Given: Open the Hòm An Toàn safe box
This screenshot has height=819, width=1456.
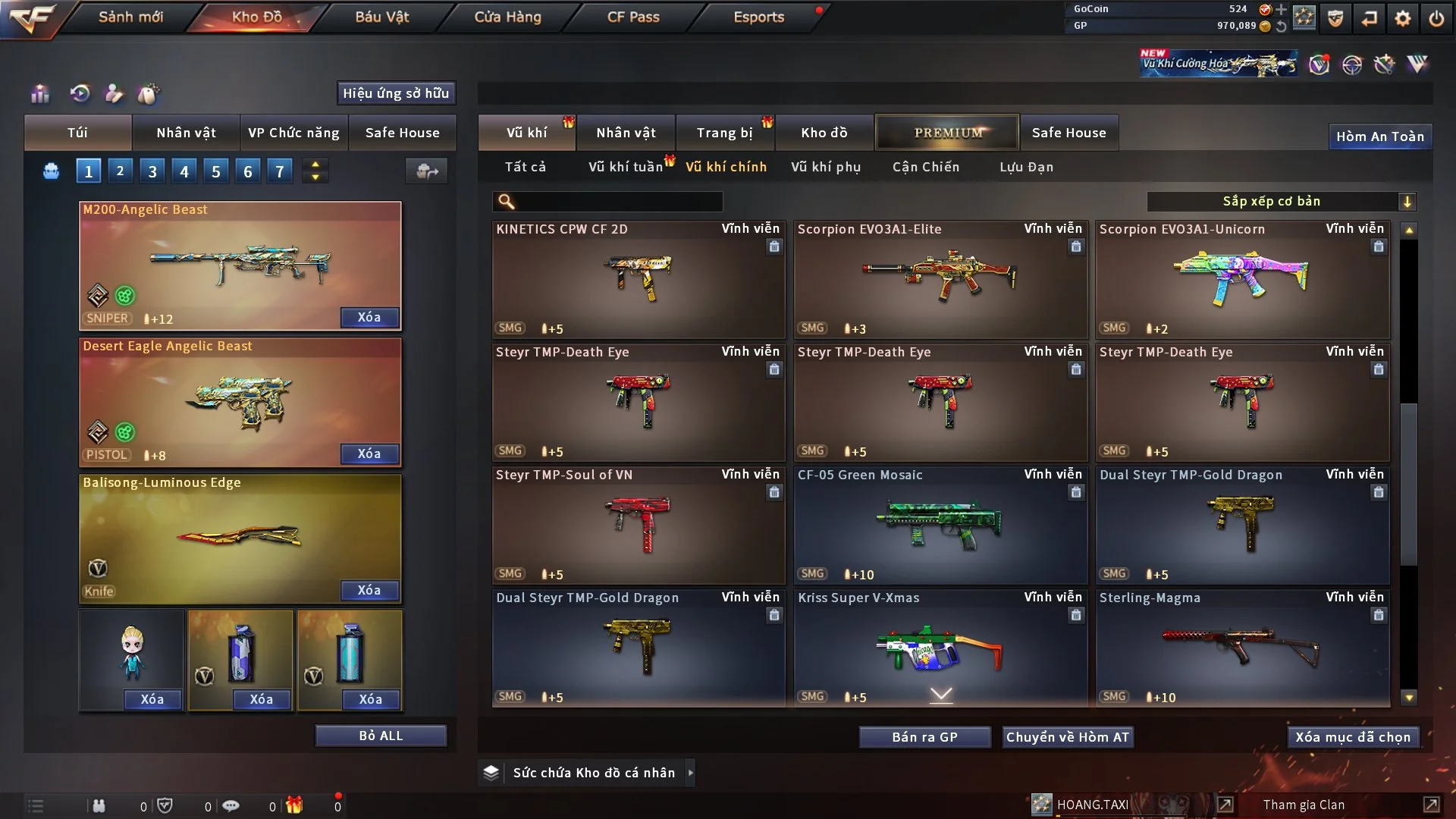Looking at the screenshot, I should 1379,136.
